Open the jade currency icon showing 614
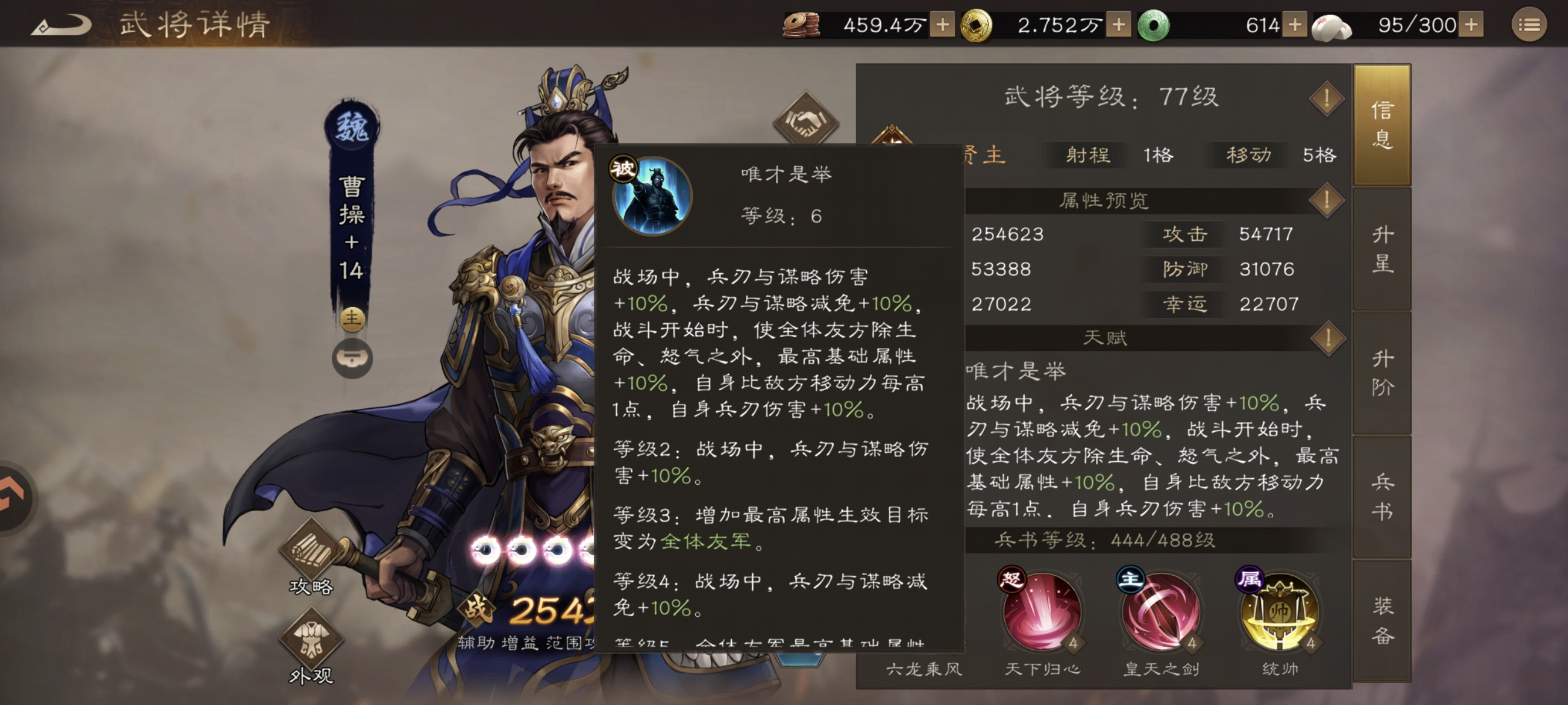The image size is (1568, 705). (x=1153, y=26)
